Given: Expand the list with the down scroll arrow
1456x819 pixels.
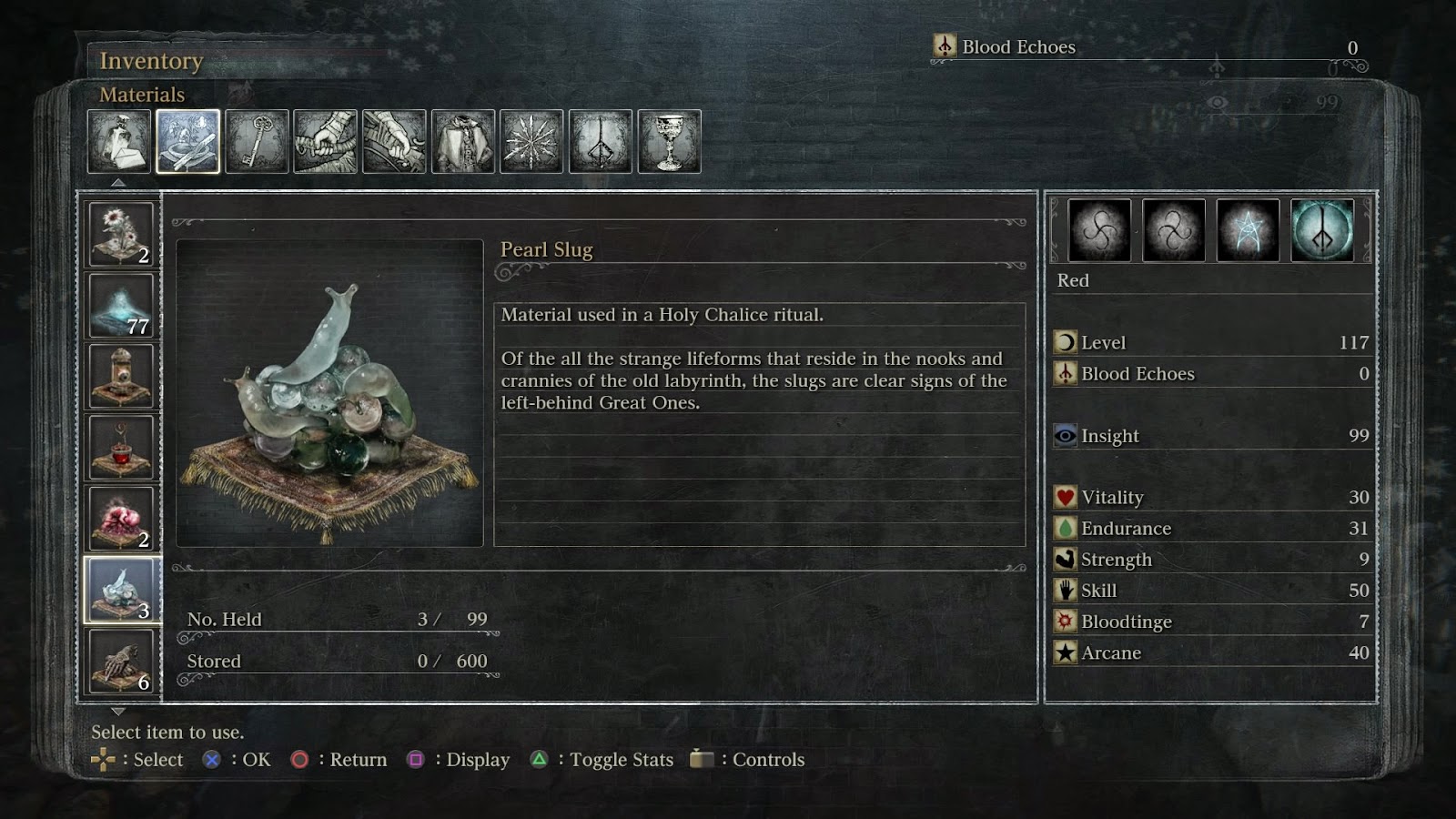Looking at the screenshot, I should point(116,713).
